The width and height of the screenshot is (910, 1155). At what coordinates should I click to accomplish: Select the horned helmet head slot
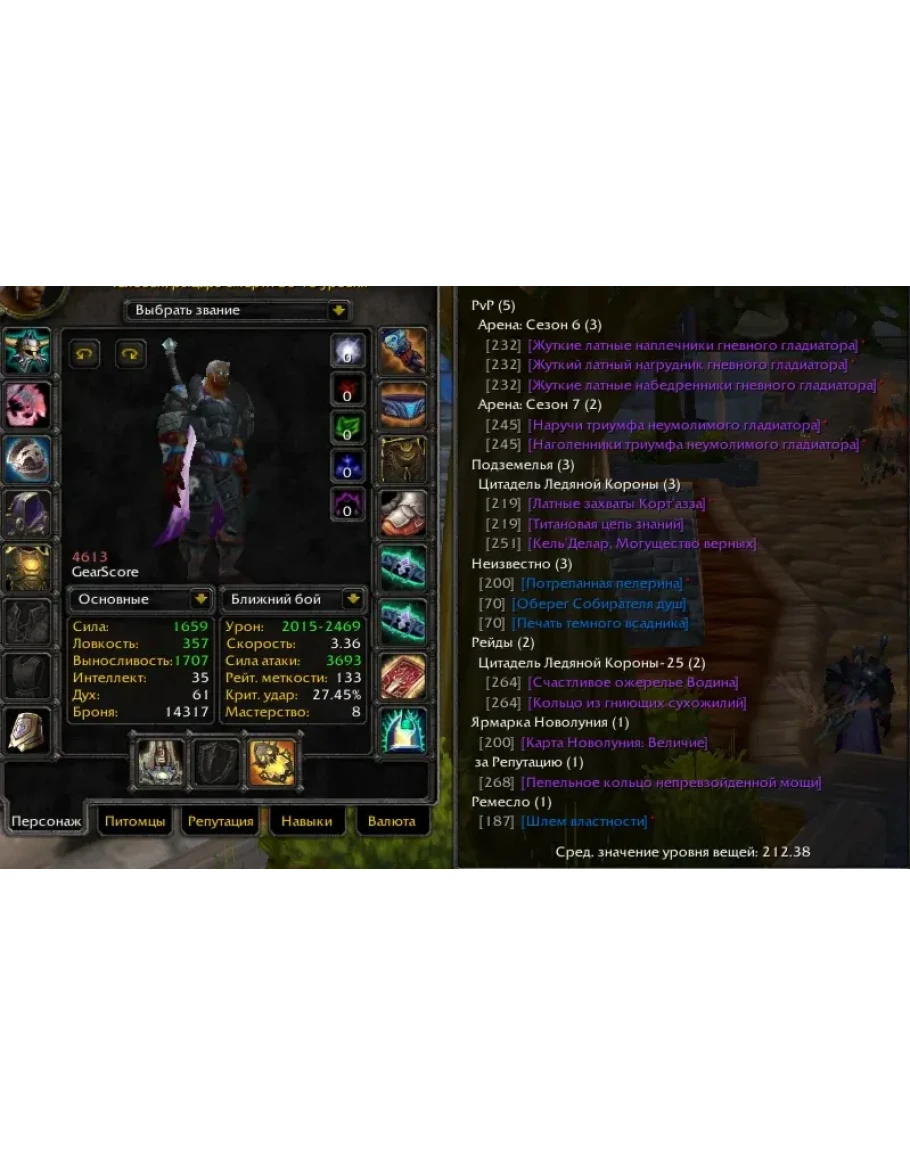coord(28,352)
